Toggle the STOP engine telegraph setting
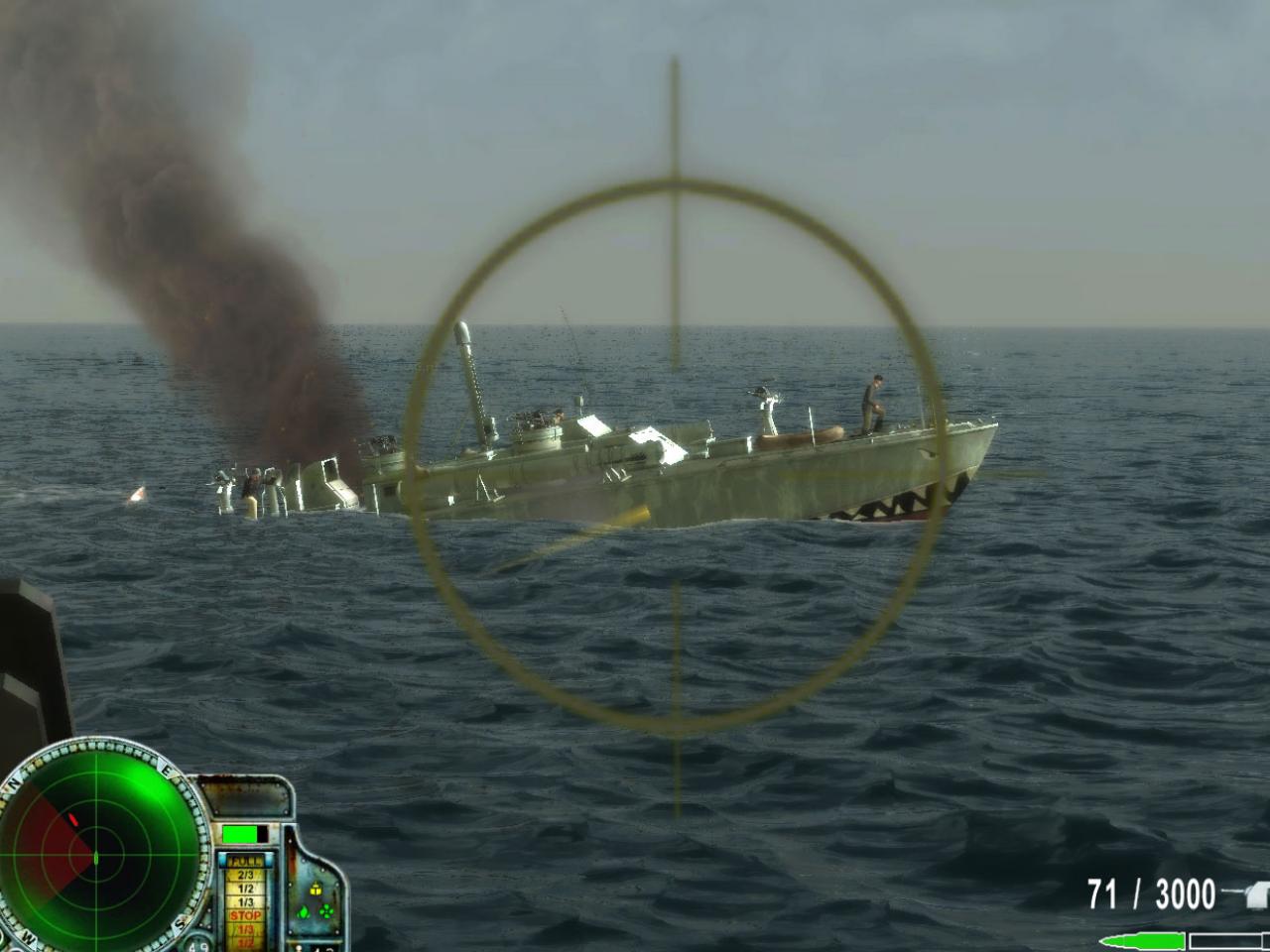This screenshot has width=1270, height=952. pyautogui.click(x=246, y=915)
